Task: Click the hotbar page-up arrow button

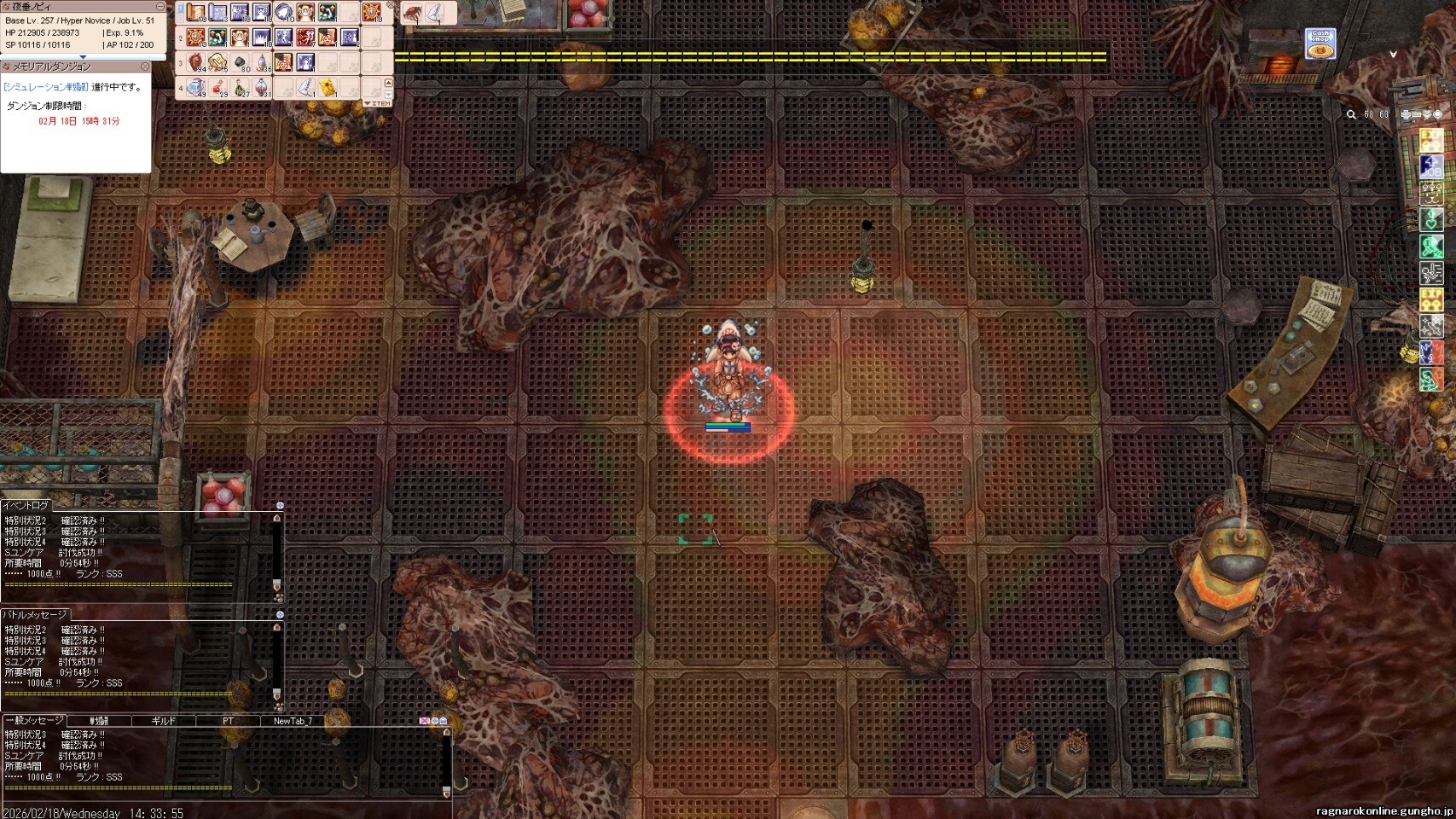Action: coord(389,84)
